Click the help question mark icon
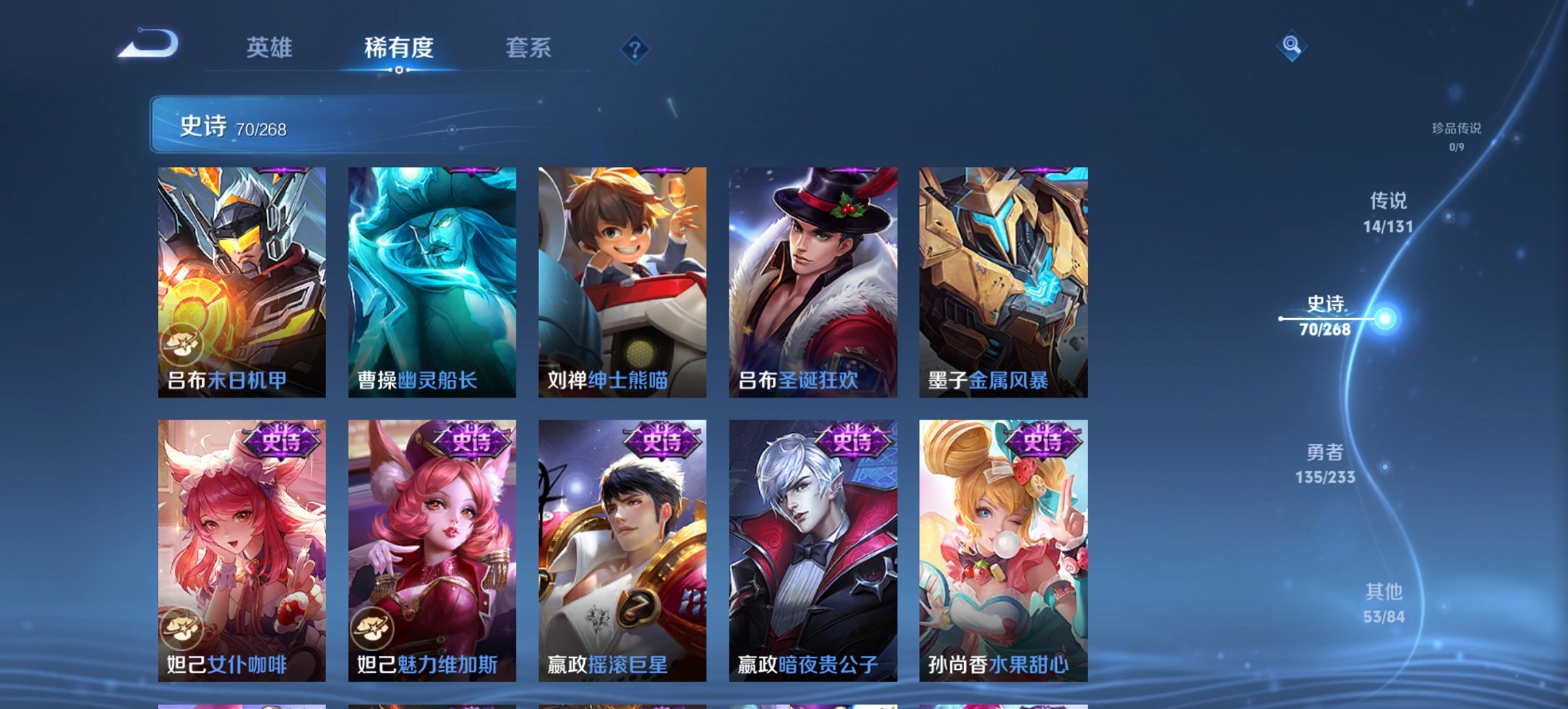Viewport: 1568px width, 709px height. click(634, 48)
